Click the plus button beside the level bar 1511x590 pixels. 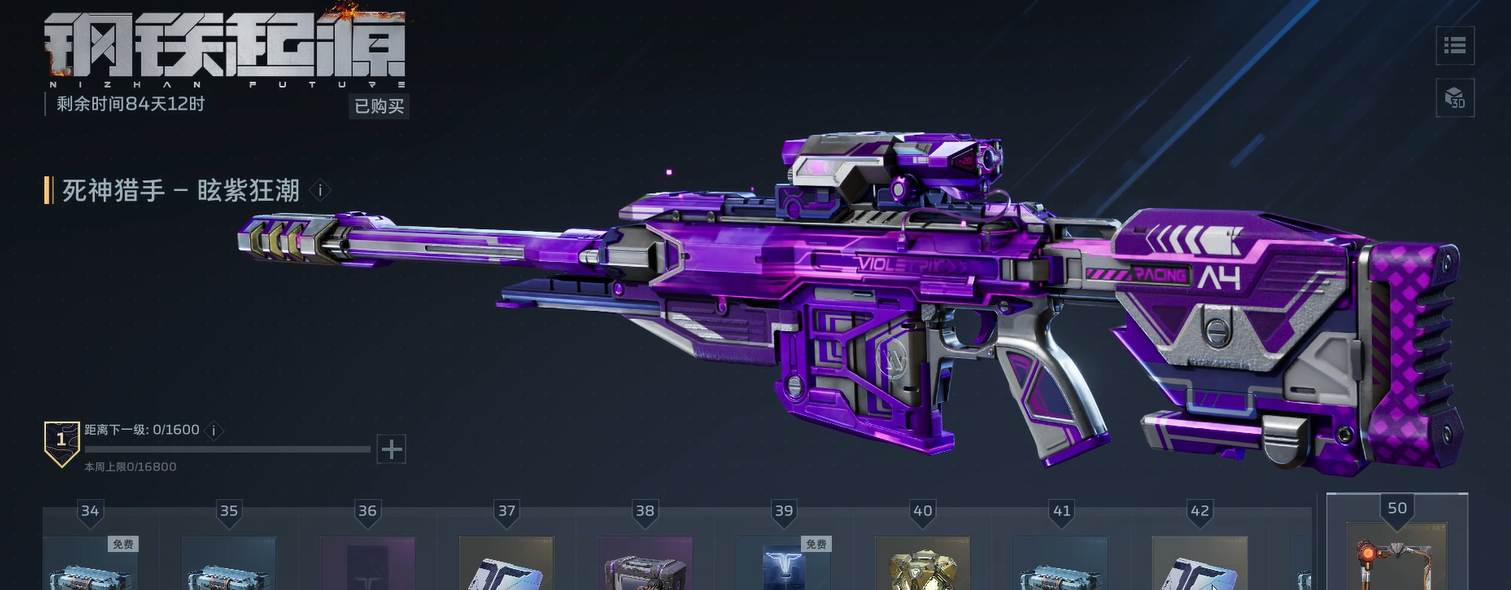click(x=391, y=449)
